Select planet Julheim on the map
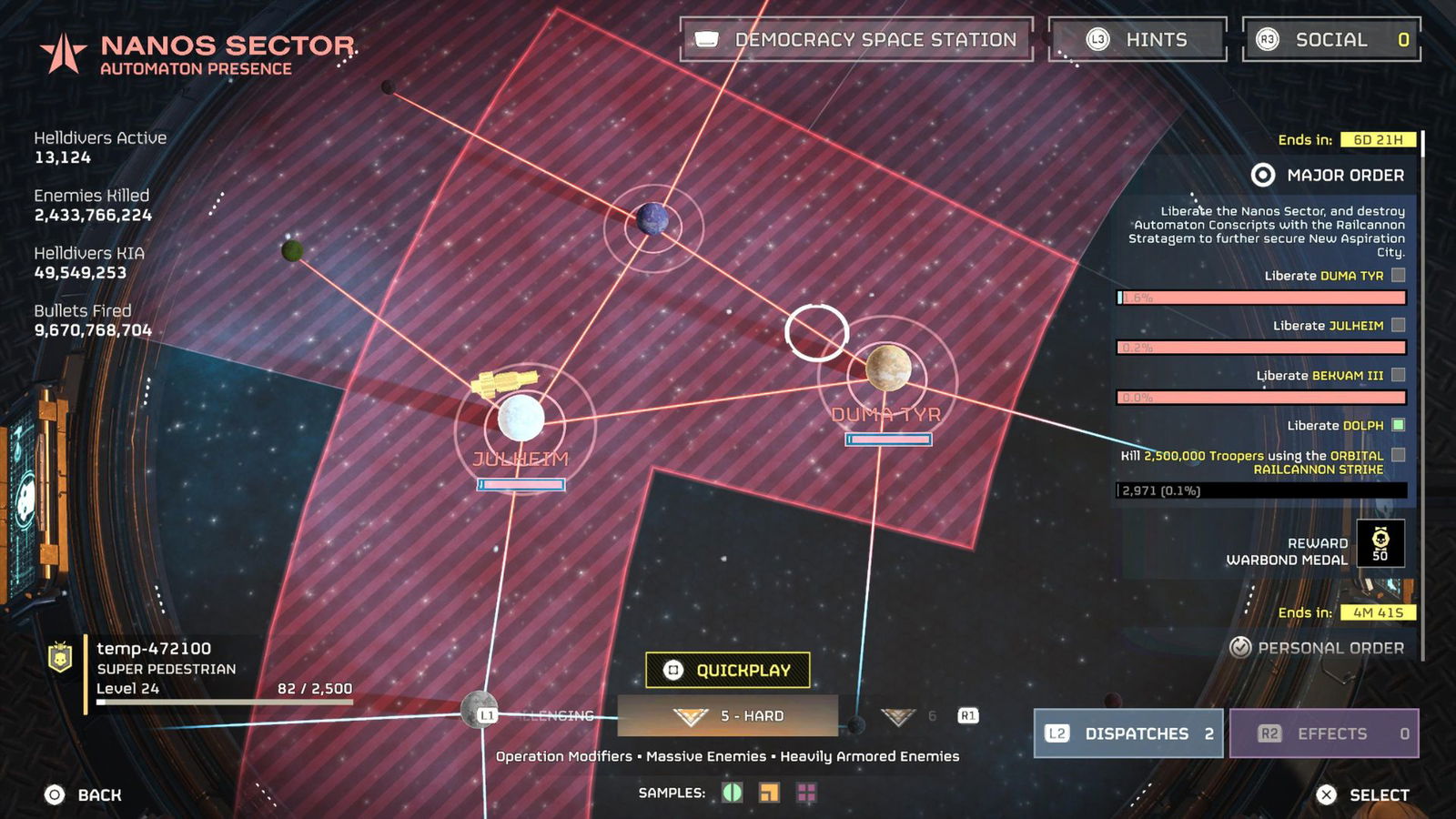Image resolution: width=1456 pixels, height=819 pixels. pos(521,419)
